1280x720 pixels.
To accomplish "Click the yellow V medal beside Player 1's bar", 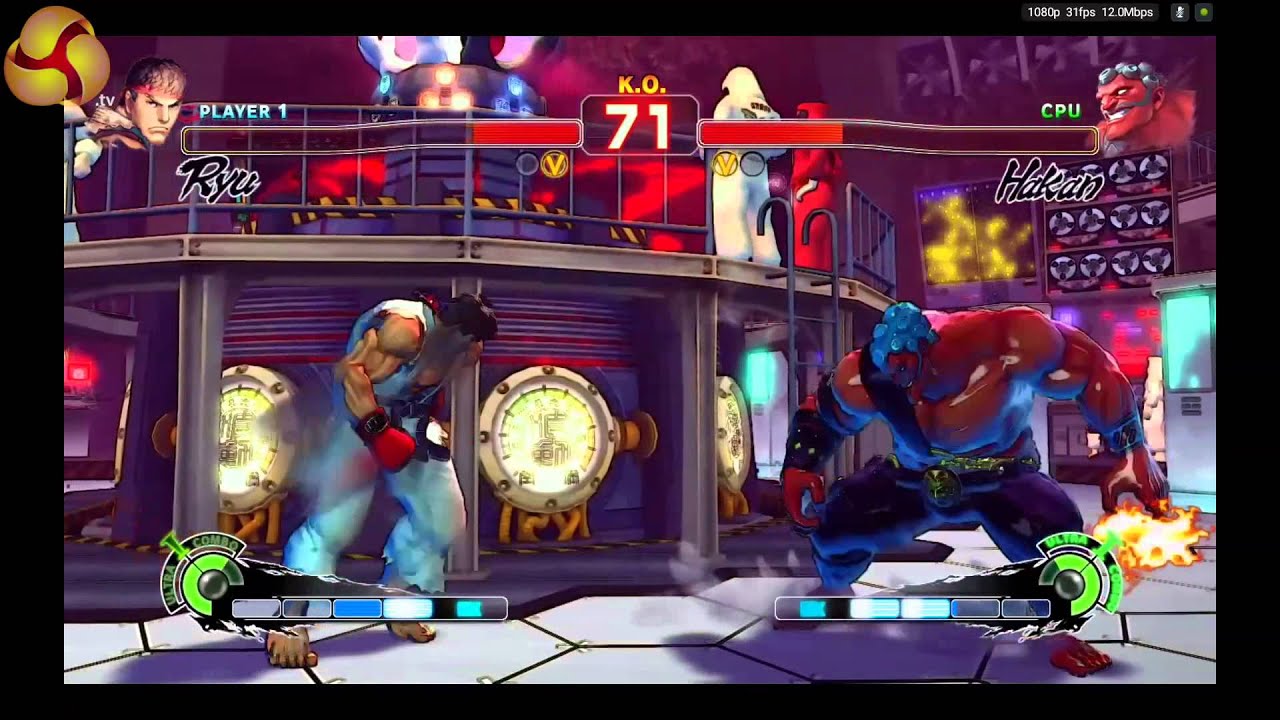I will [x=554, y=164].
